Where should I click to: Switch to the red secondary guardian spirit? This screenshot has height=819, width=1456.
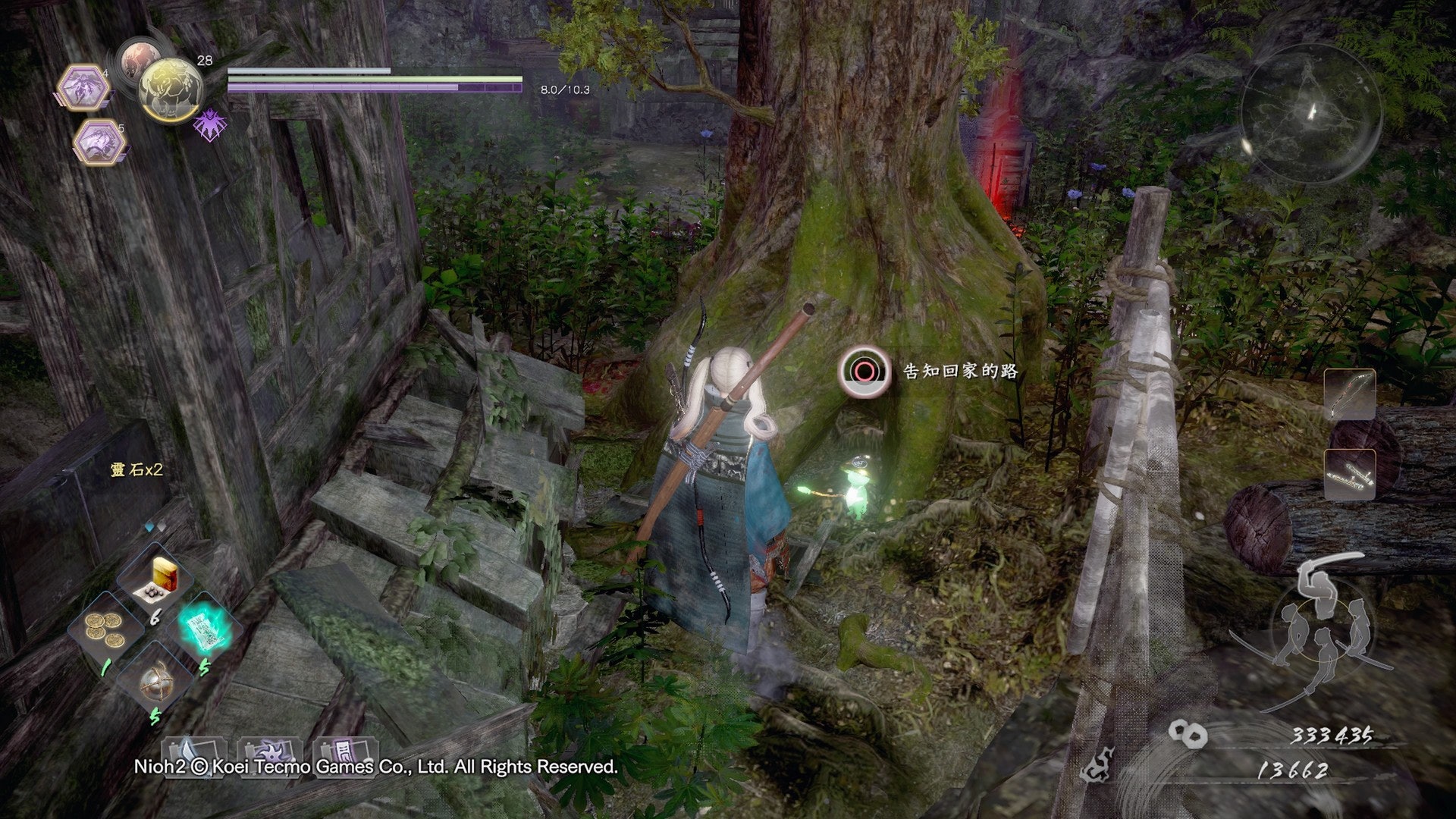[x=137, y=59]
